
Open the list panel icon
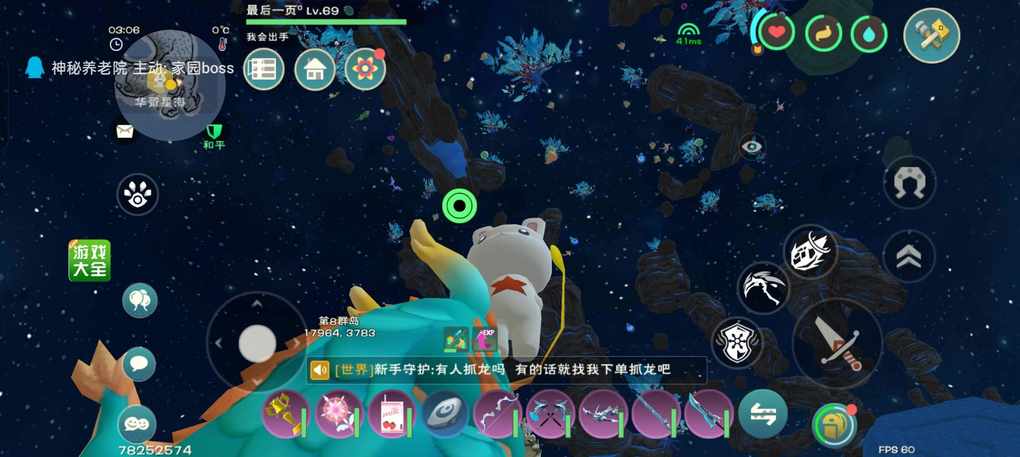[x=264, y=69]
